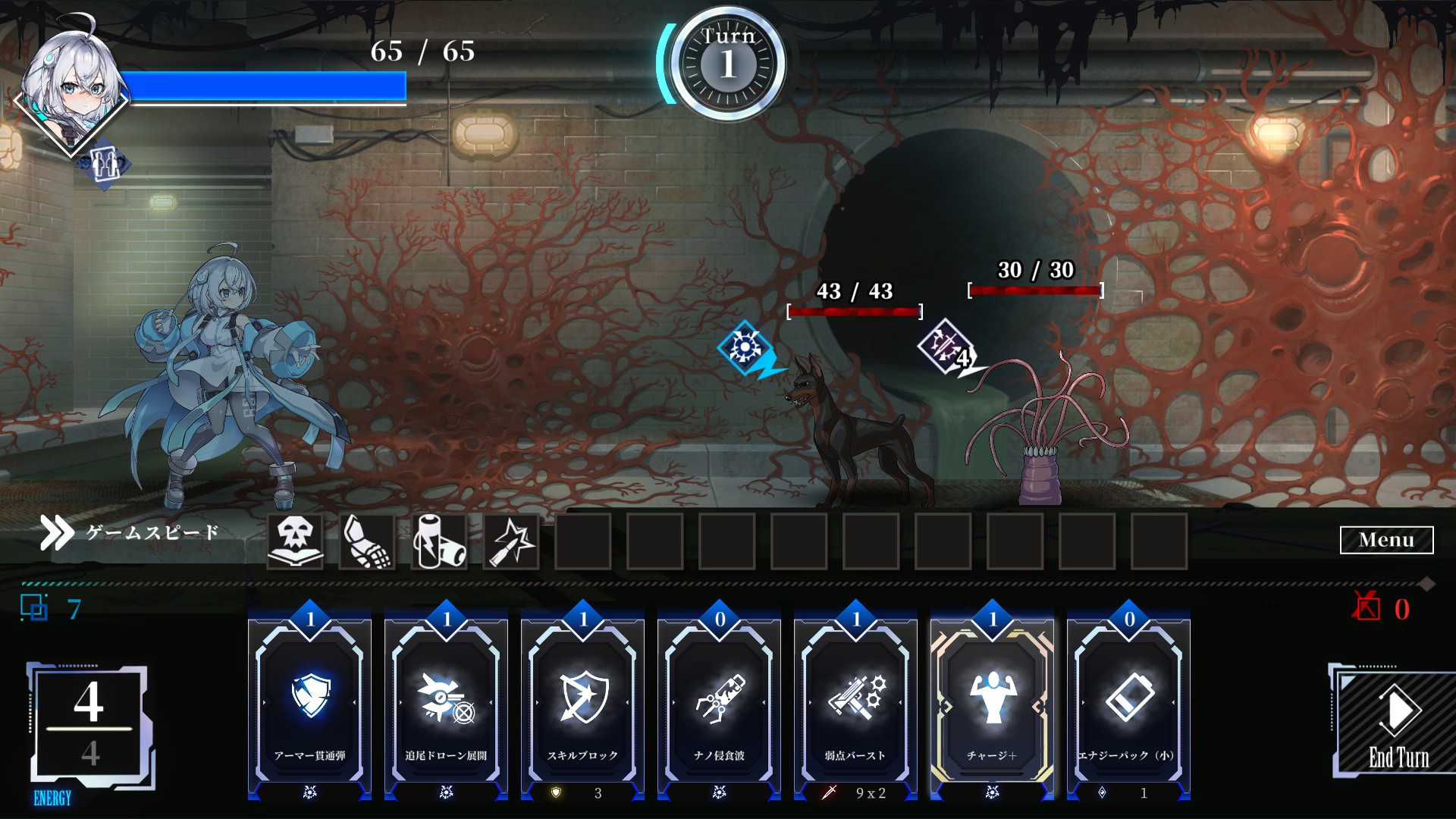View the star-tipped bullet relic icon

coord(511,541)
